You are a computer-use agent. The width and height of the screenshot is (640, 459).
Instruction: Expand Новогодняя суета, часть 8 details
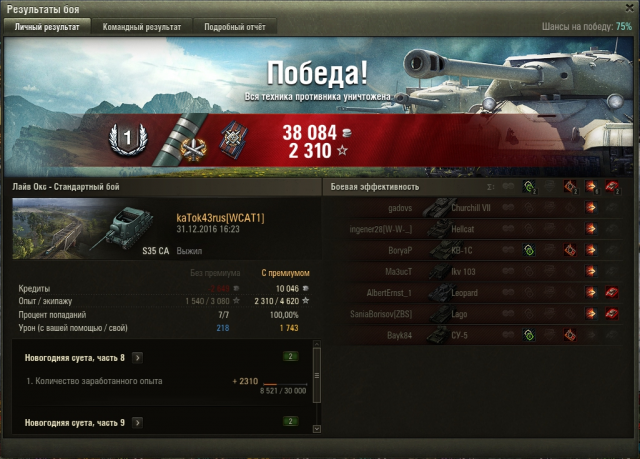[x=137, y=357]
